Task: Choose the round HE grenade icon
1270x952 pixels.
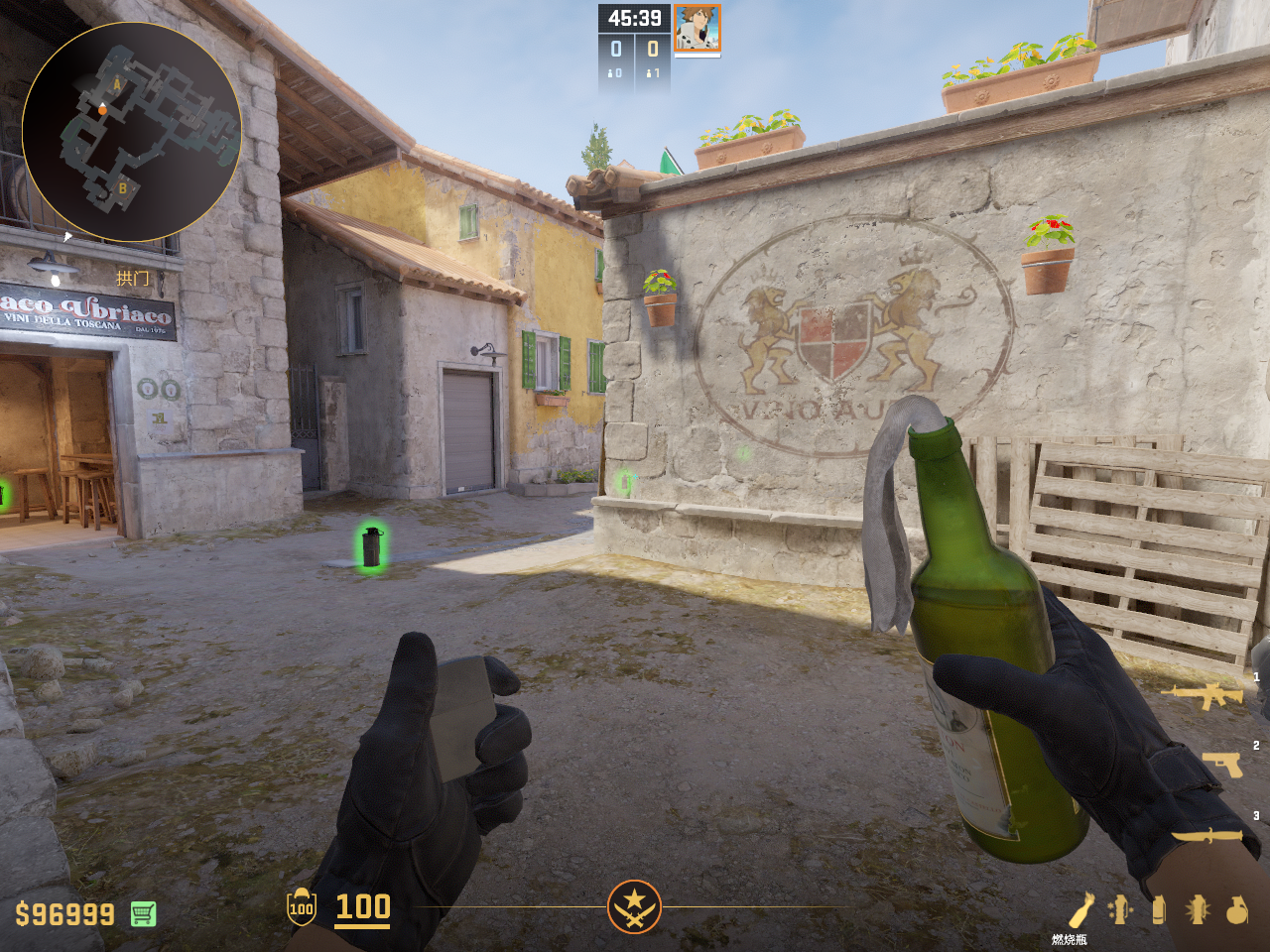Action: tap(1236, 909)
